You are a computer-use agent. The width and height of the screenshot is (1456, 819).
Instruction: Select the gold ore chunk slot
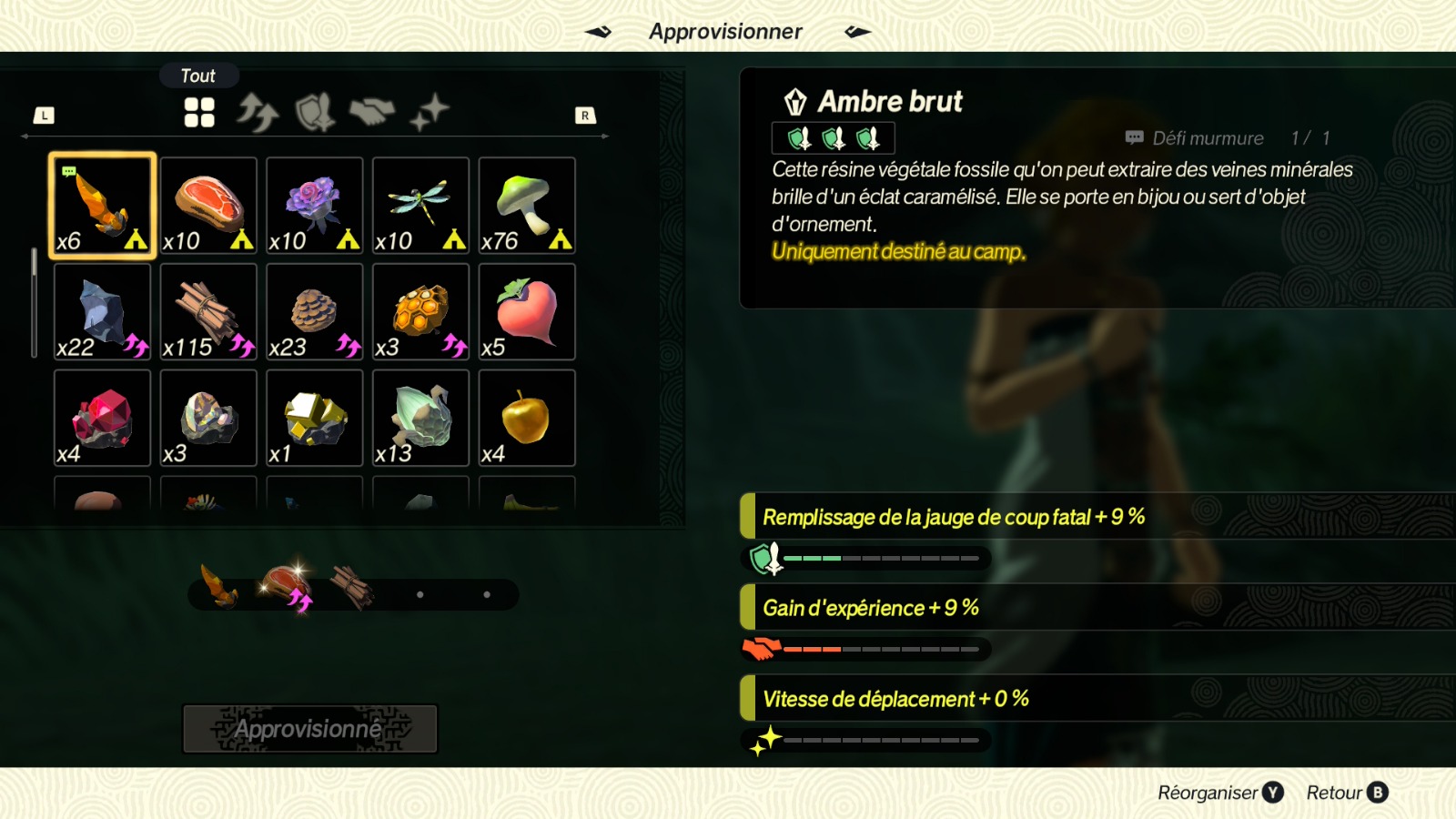click(x=315, y=419)
